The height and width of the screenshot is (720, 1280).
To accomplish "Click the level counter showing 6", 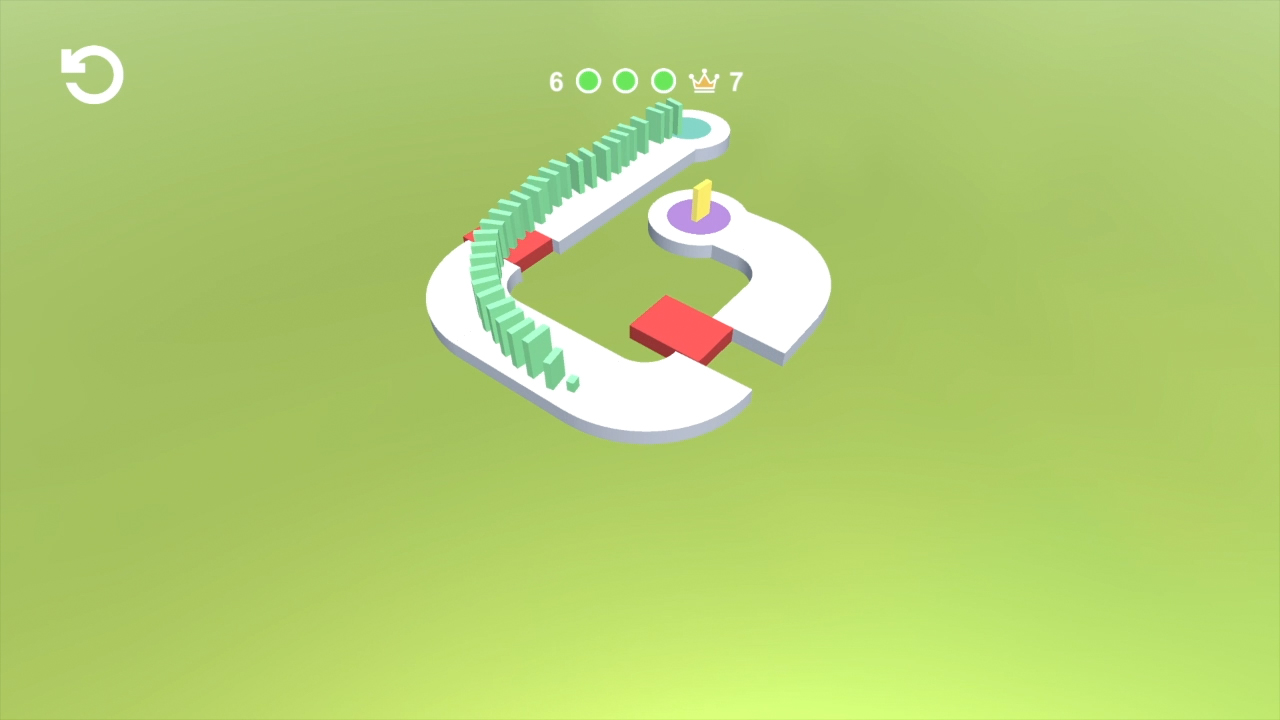I will point(558,80).
